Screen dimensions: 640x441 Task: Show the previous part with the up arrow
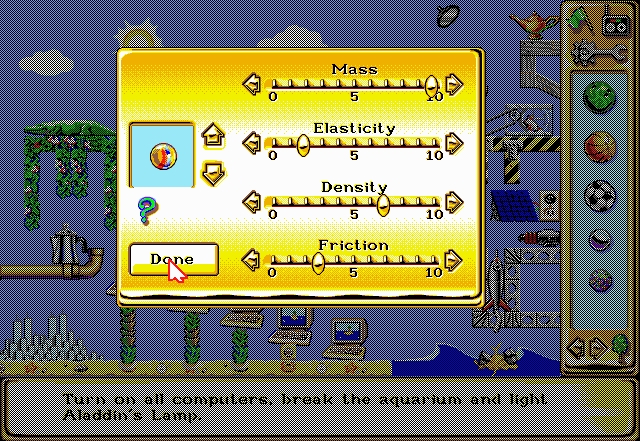click(212, 135)
